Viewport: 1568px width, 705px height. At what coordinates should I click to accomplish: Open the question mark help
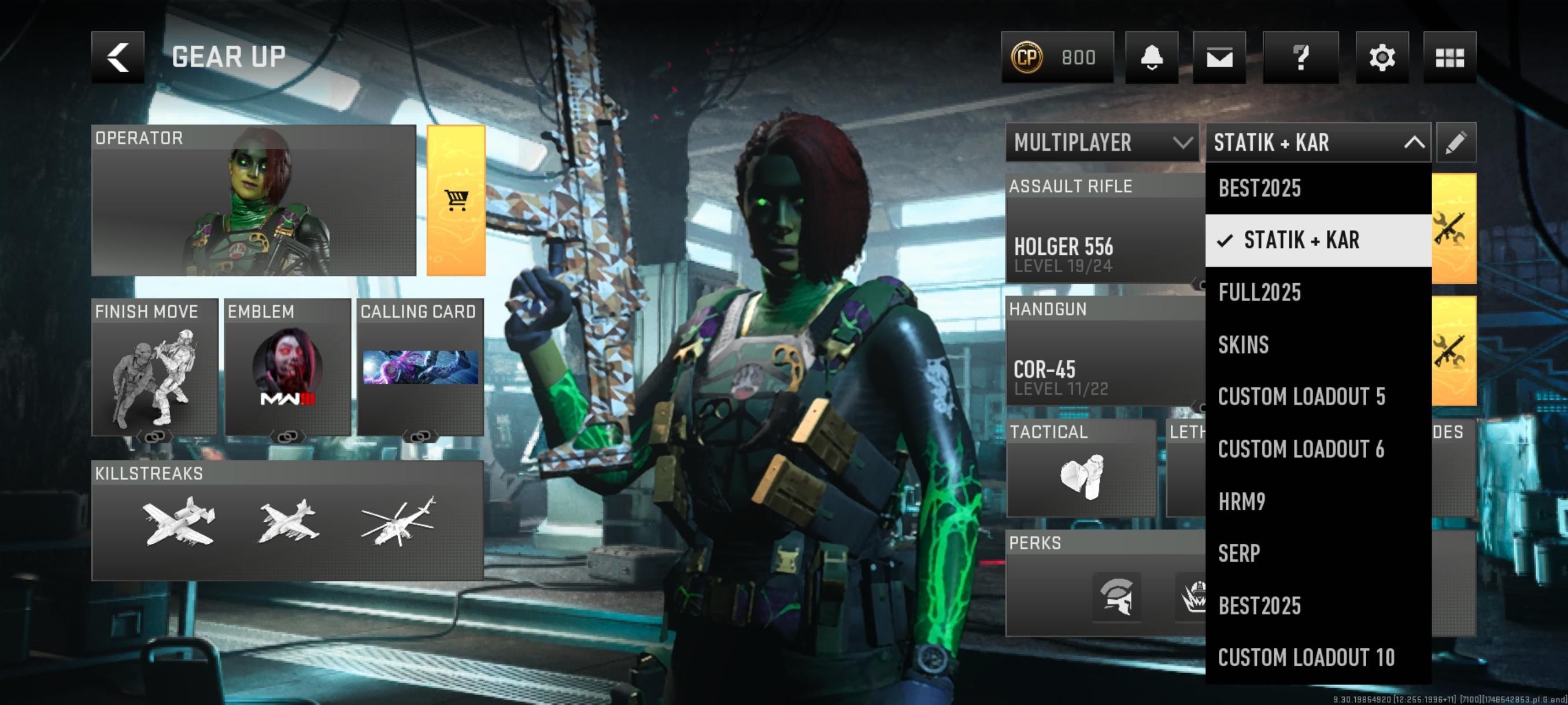[1300, 57]
